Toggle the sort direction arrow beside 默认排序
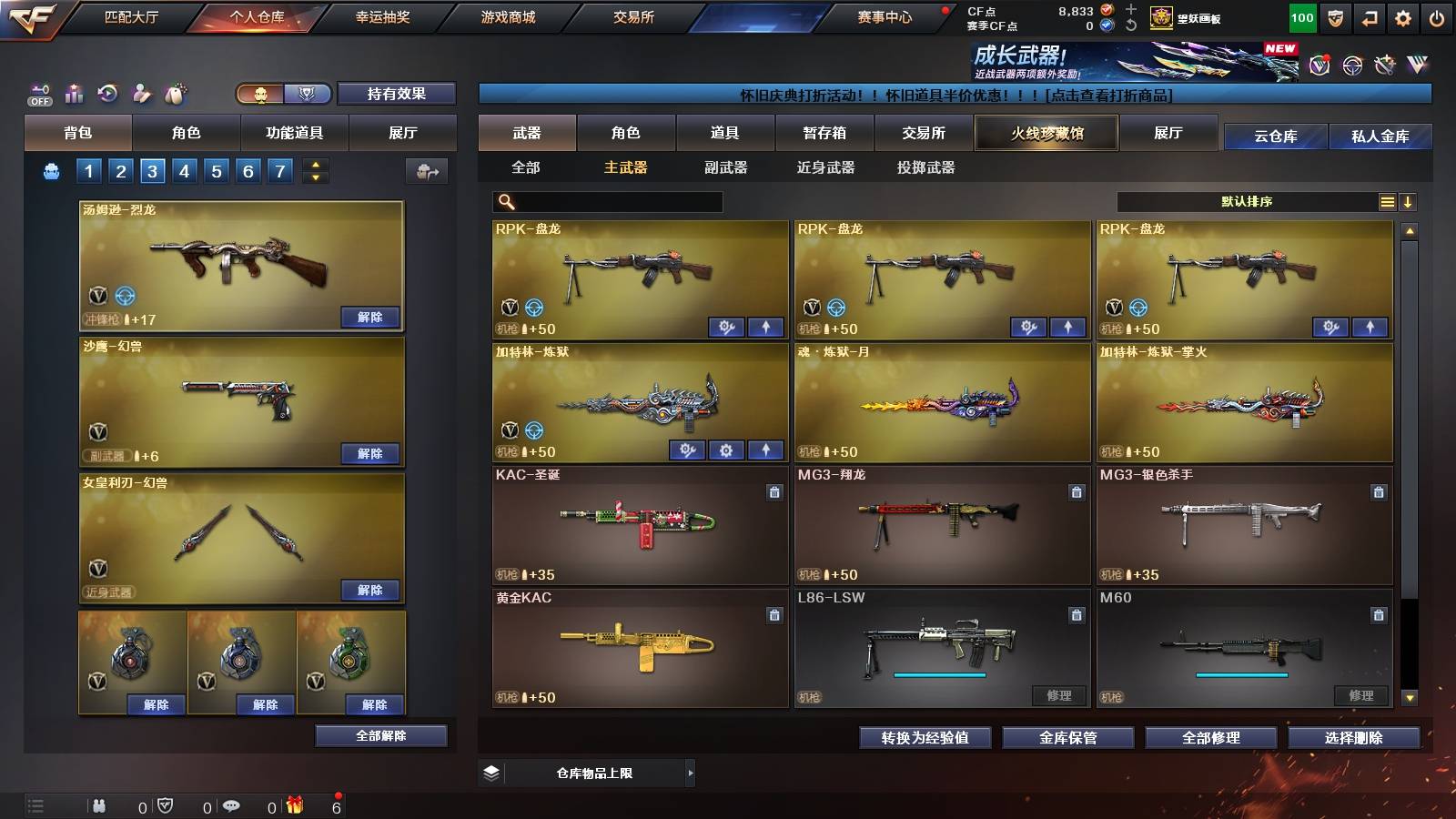This screenshot has width=1456, height=819. coord(1407,201)
